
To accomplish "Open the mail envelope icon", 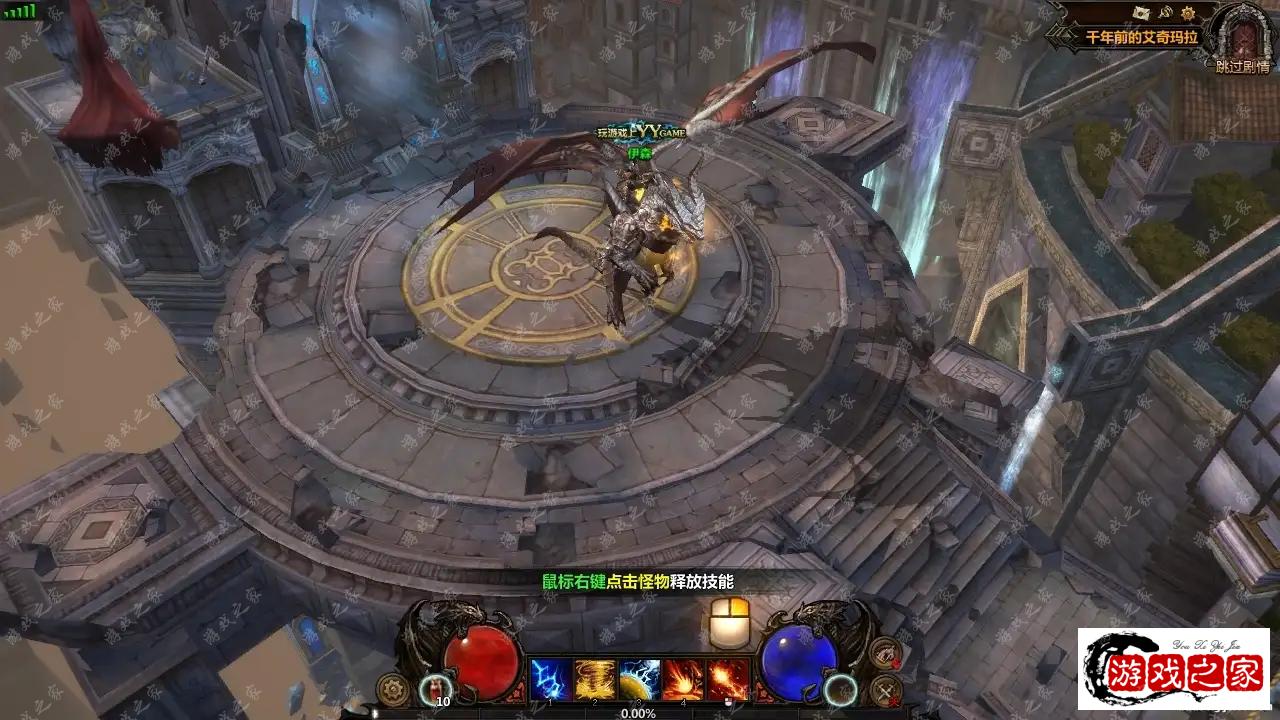I will tap(1141, 12).
